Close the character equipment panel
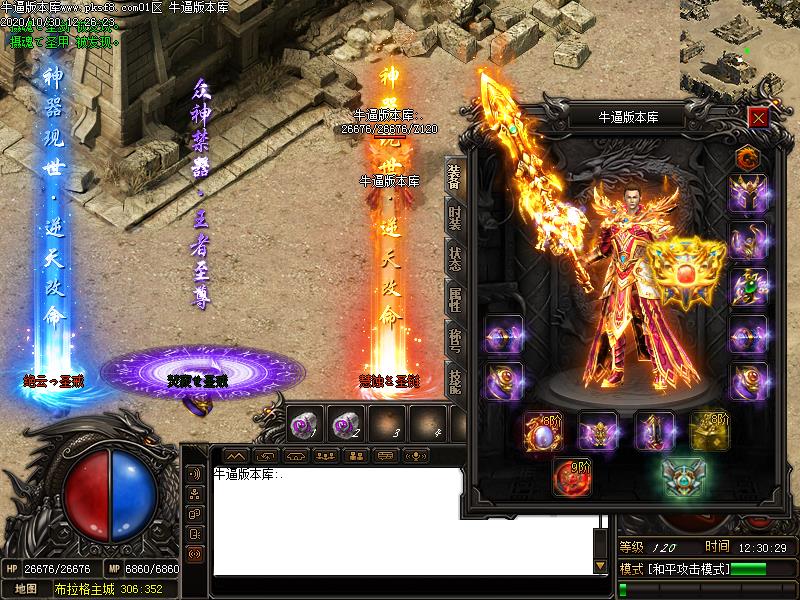800x600 pixels. (x=759, y=118)
